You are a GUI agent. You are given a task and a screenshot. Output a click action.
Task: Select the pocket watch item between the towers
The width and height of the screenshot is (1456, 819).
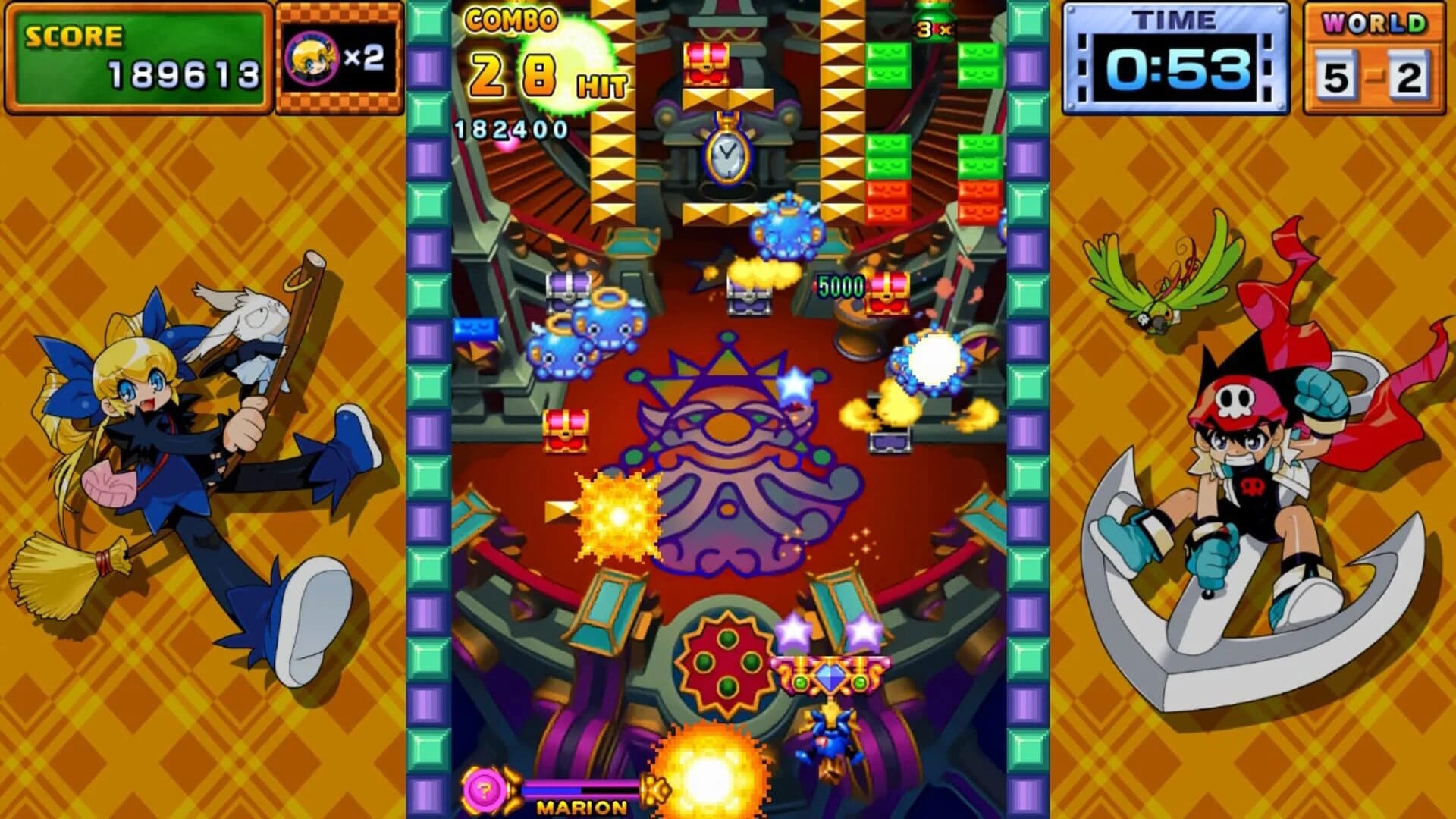coord(726,155)
